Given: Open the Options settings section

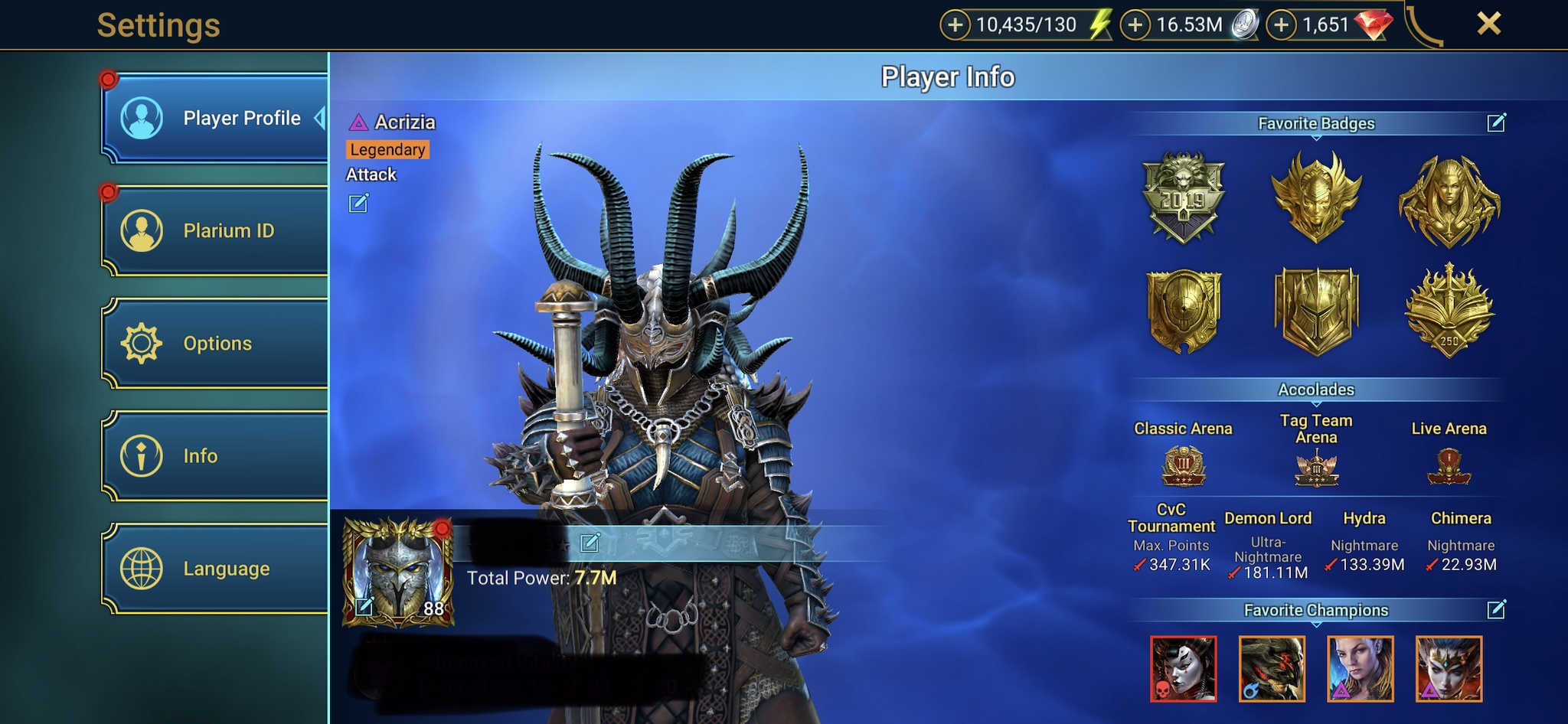Looking at the screenshot, I should pos(214,344).
